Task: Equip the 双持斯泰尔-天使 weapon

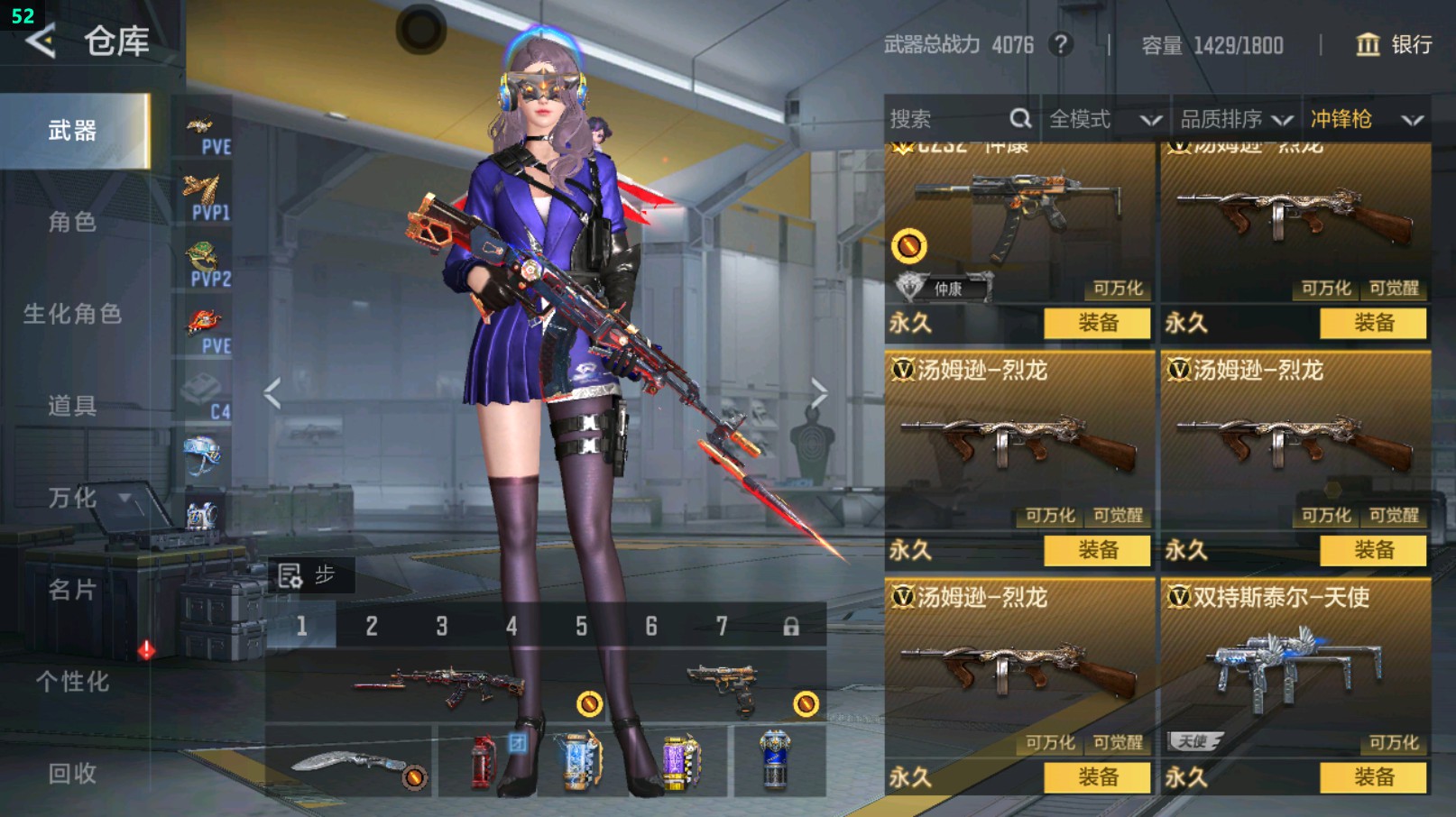Action: coord(1374,776)
